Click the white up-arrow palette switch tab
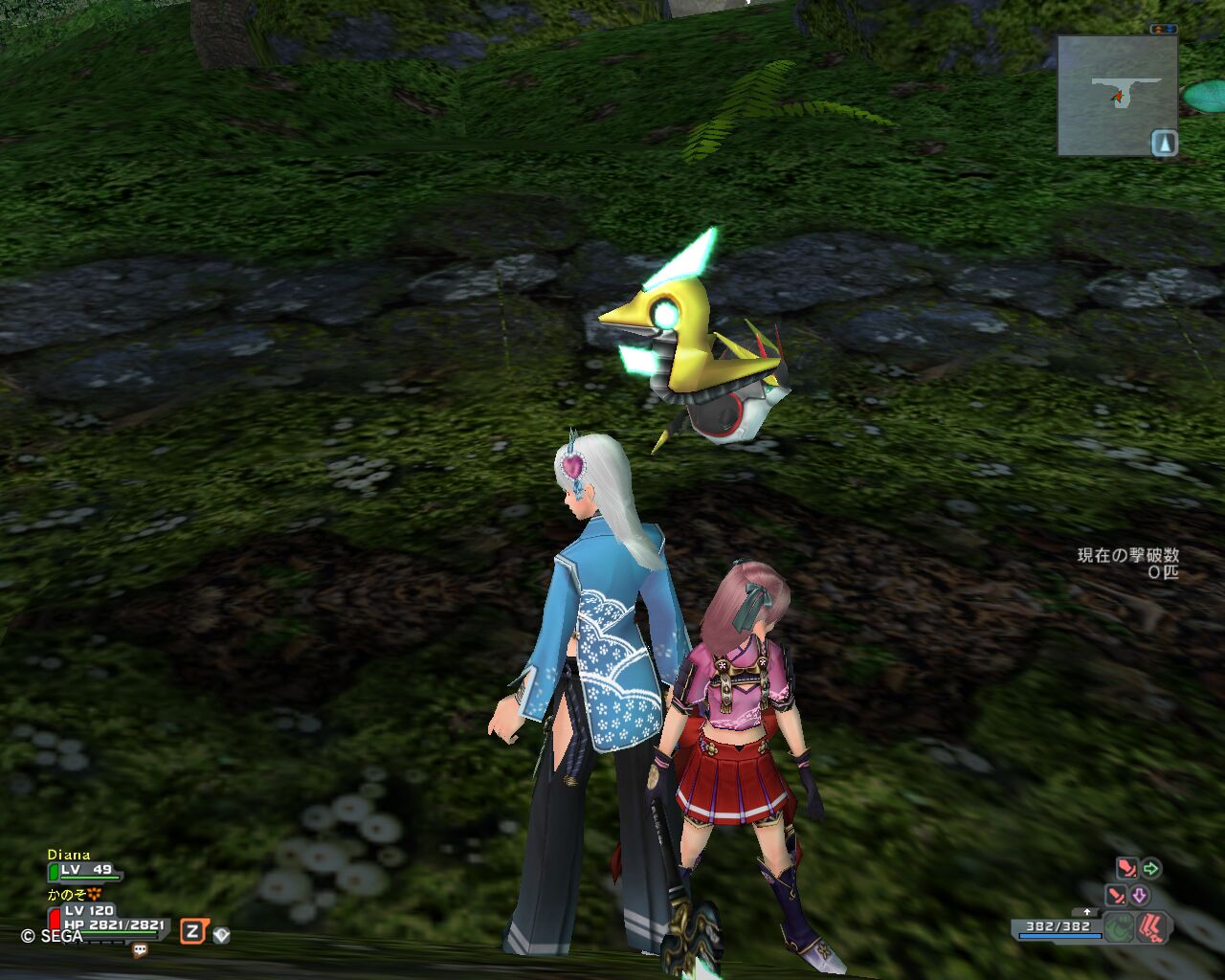 (x=1086, y=912)
